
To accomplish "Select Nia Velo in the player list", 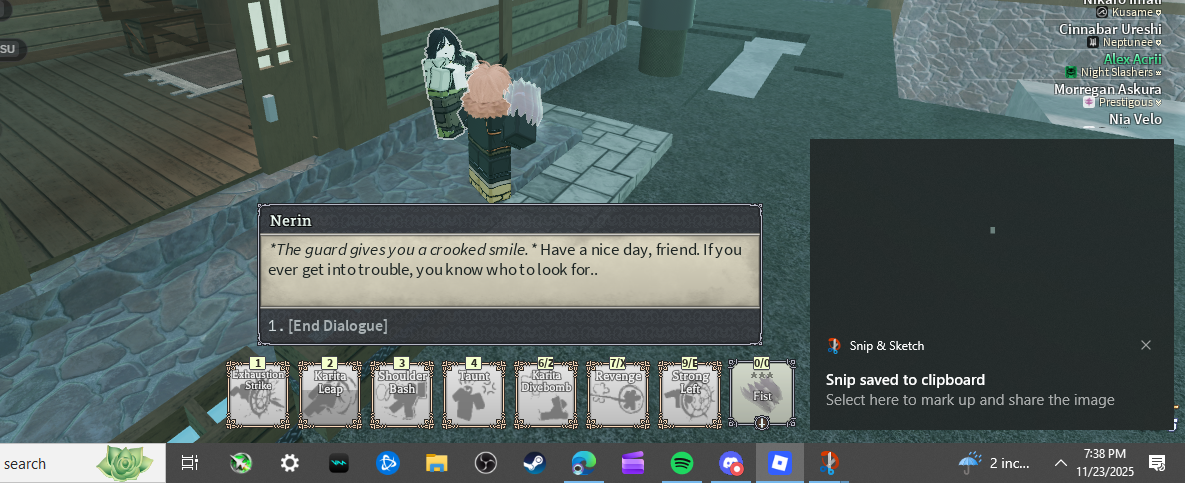I will coord(1135,119).
